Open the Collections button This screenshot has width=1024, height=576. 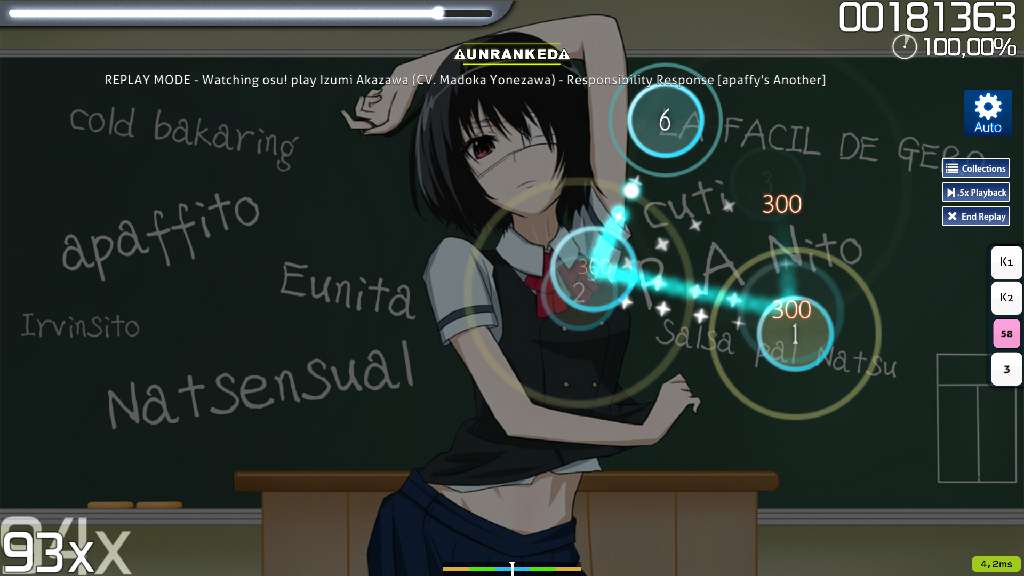click(975, 168)
